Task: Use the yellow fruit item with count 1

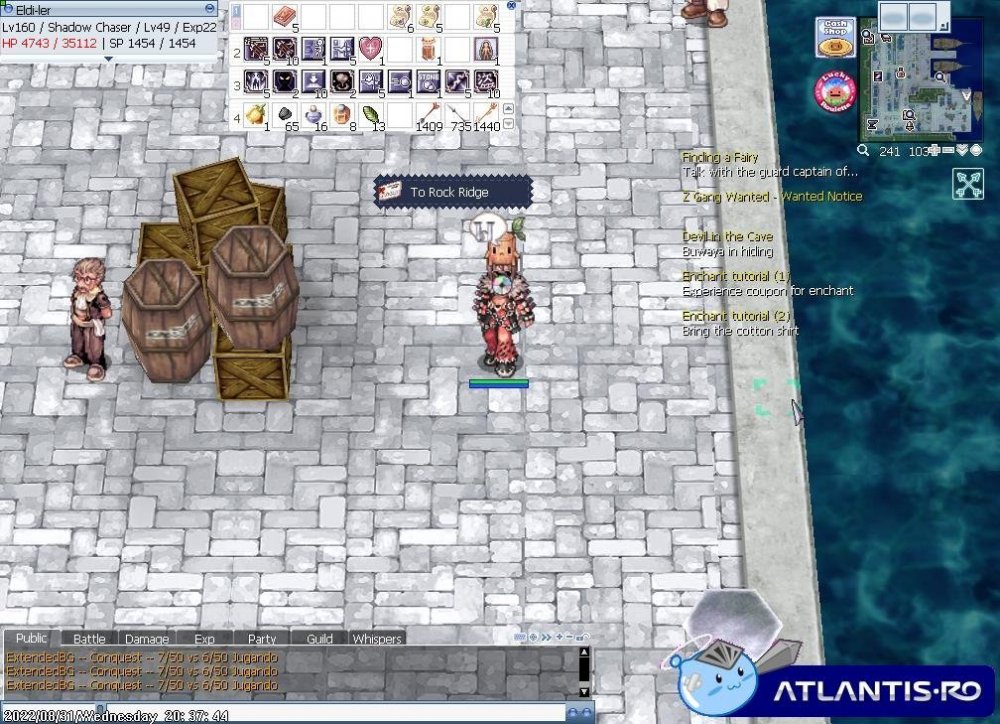Action: point(256,114)
